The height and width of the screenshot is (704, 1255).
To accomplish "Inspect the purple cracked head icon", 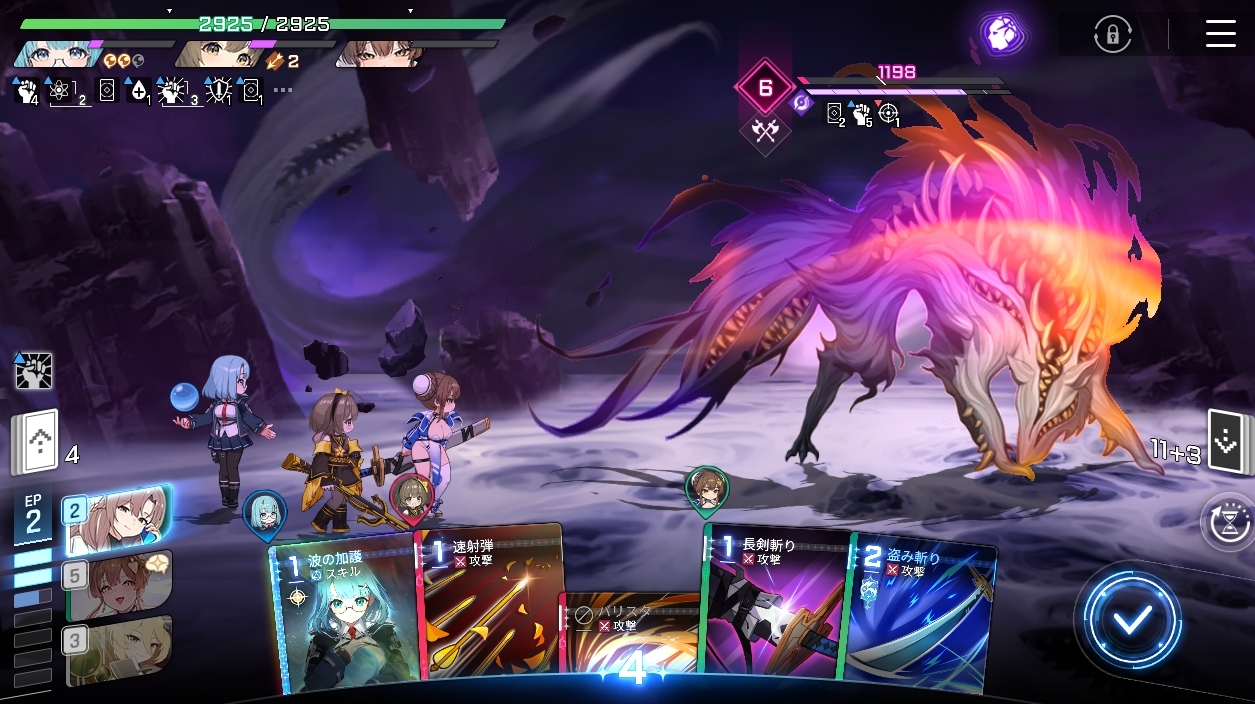I will tap(998, 35).
